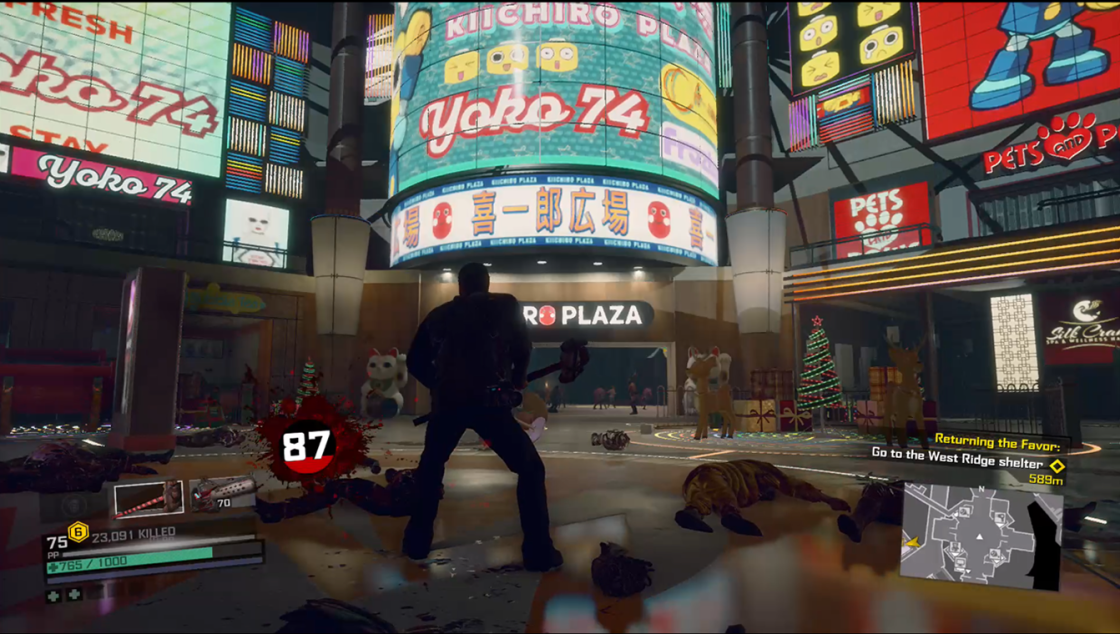
Task: Select the spiked bat melee weapon slot
Action: click(x=148, y=498)
